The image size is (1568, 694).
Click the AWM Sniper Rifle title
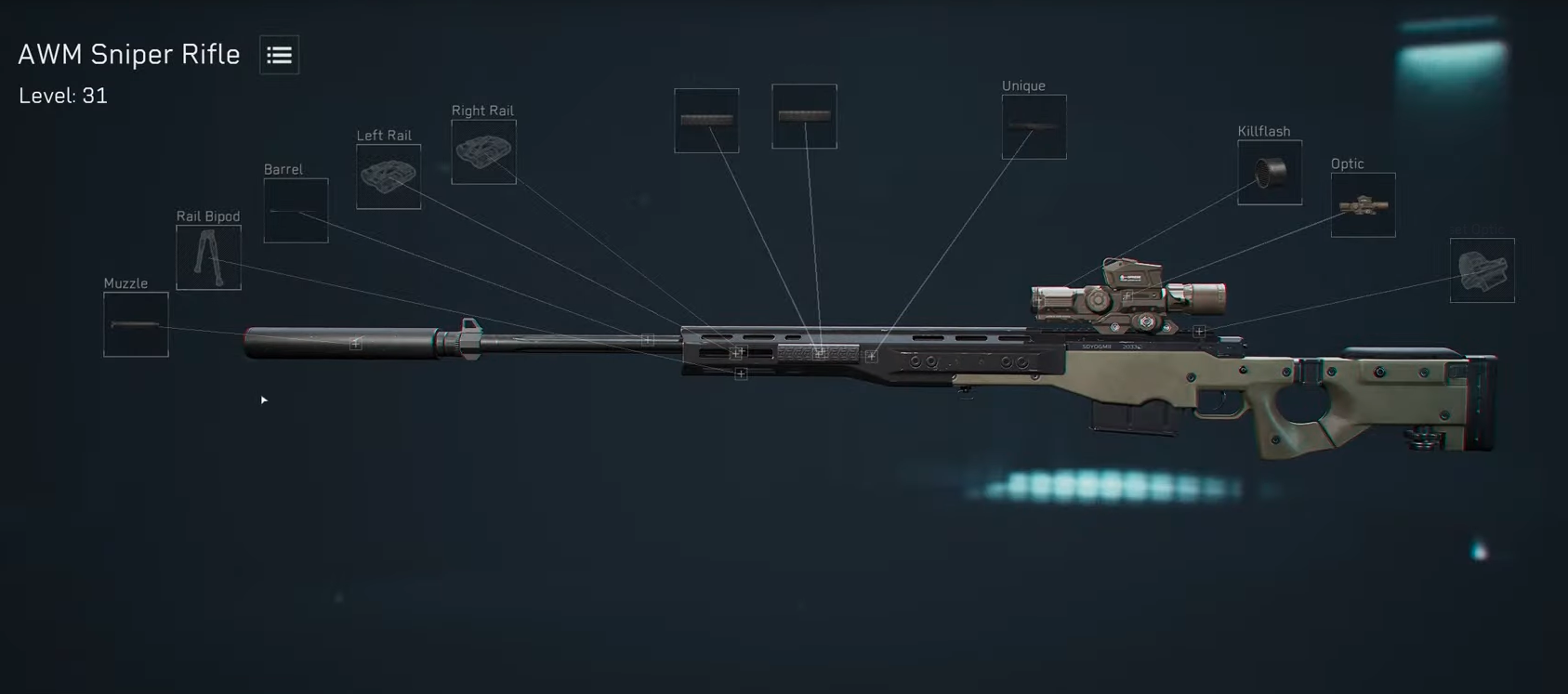128,55
